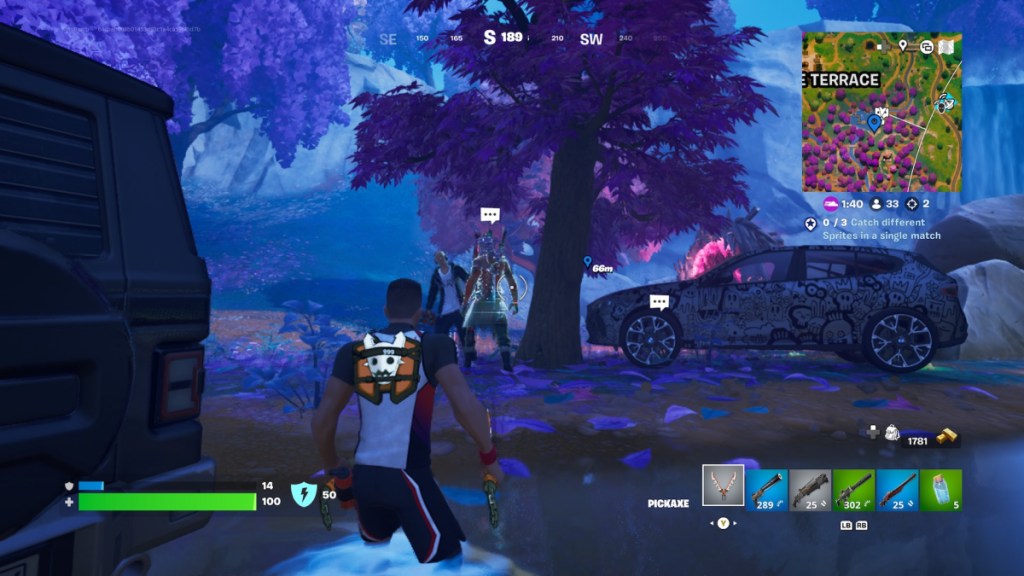Click the Catch different Sprites quest tracker
The height and width of the screenshot is (576, 1024).
872,228
